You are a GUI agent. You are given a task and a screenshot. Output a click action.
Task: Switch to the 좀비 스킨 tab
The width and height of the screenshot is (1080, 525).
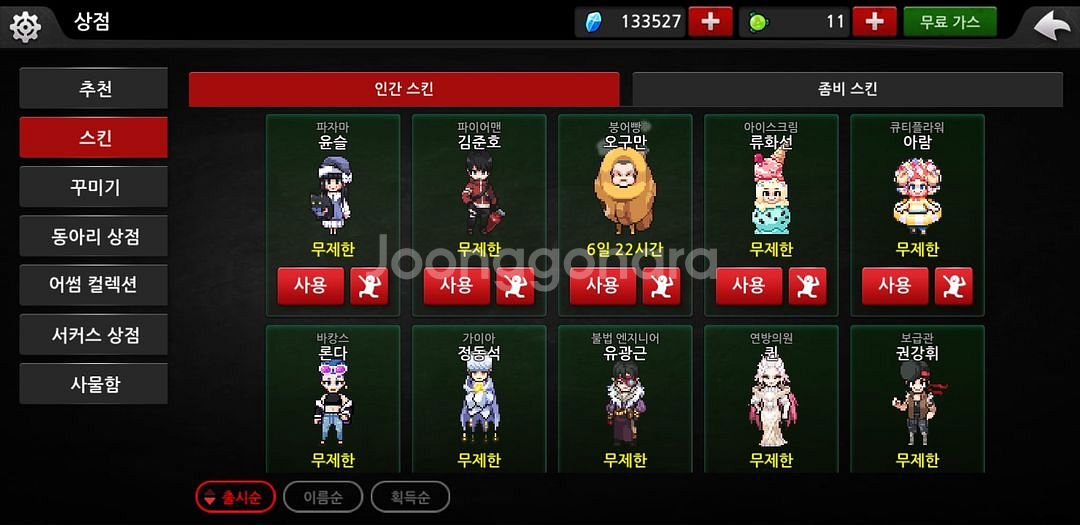[847, 89]
